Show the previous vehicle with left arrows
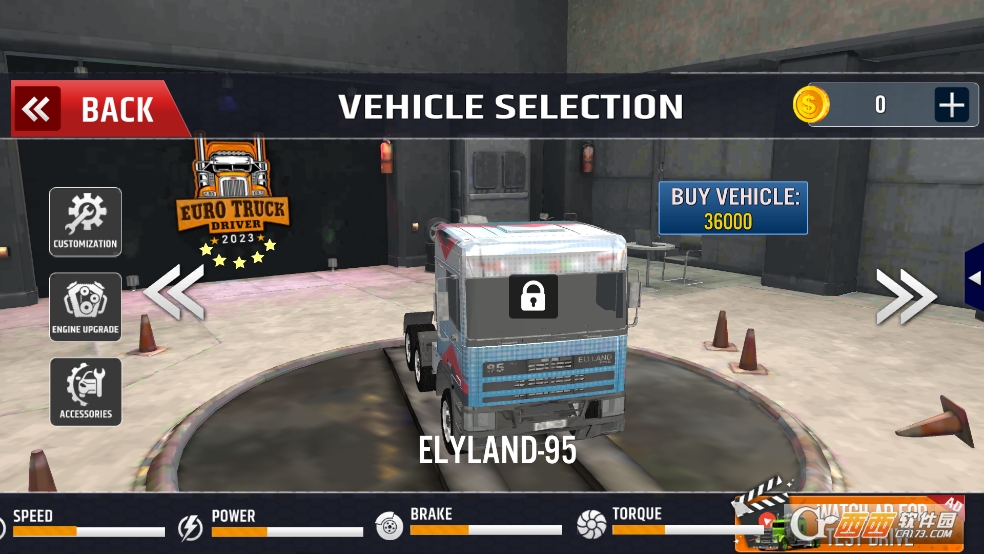984x554 pixels. pyautogui.click(x=175, y=291)
